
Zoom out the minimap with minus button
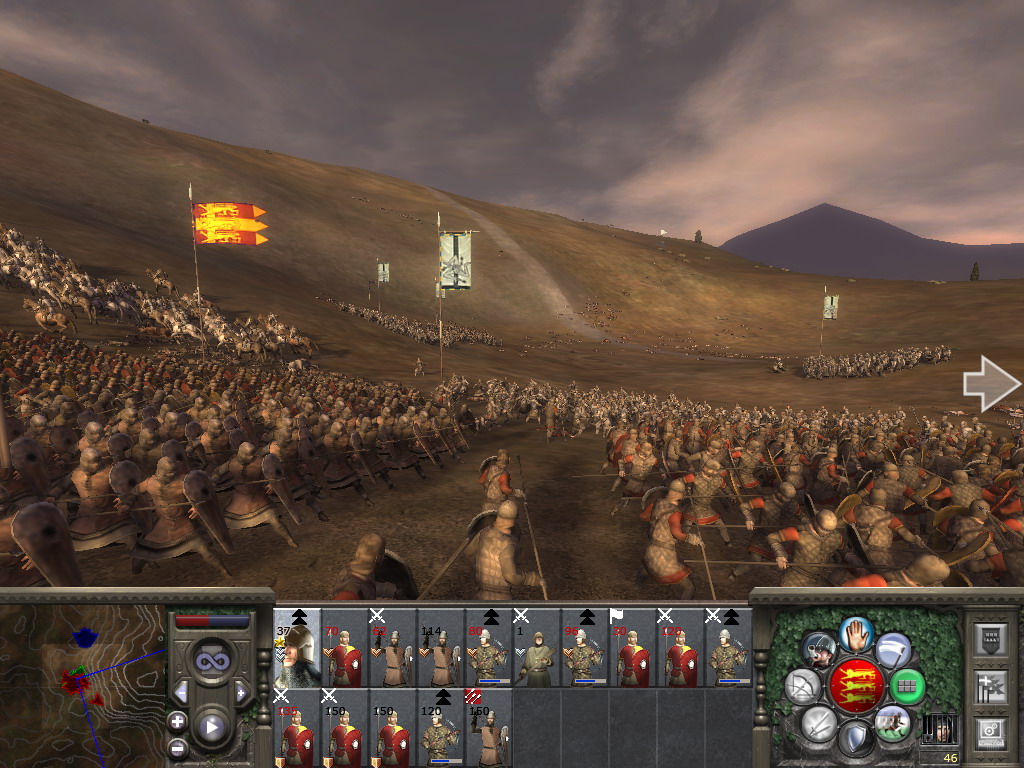[x=177, y=747]
